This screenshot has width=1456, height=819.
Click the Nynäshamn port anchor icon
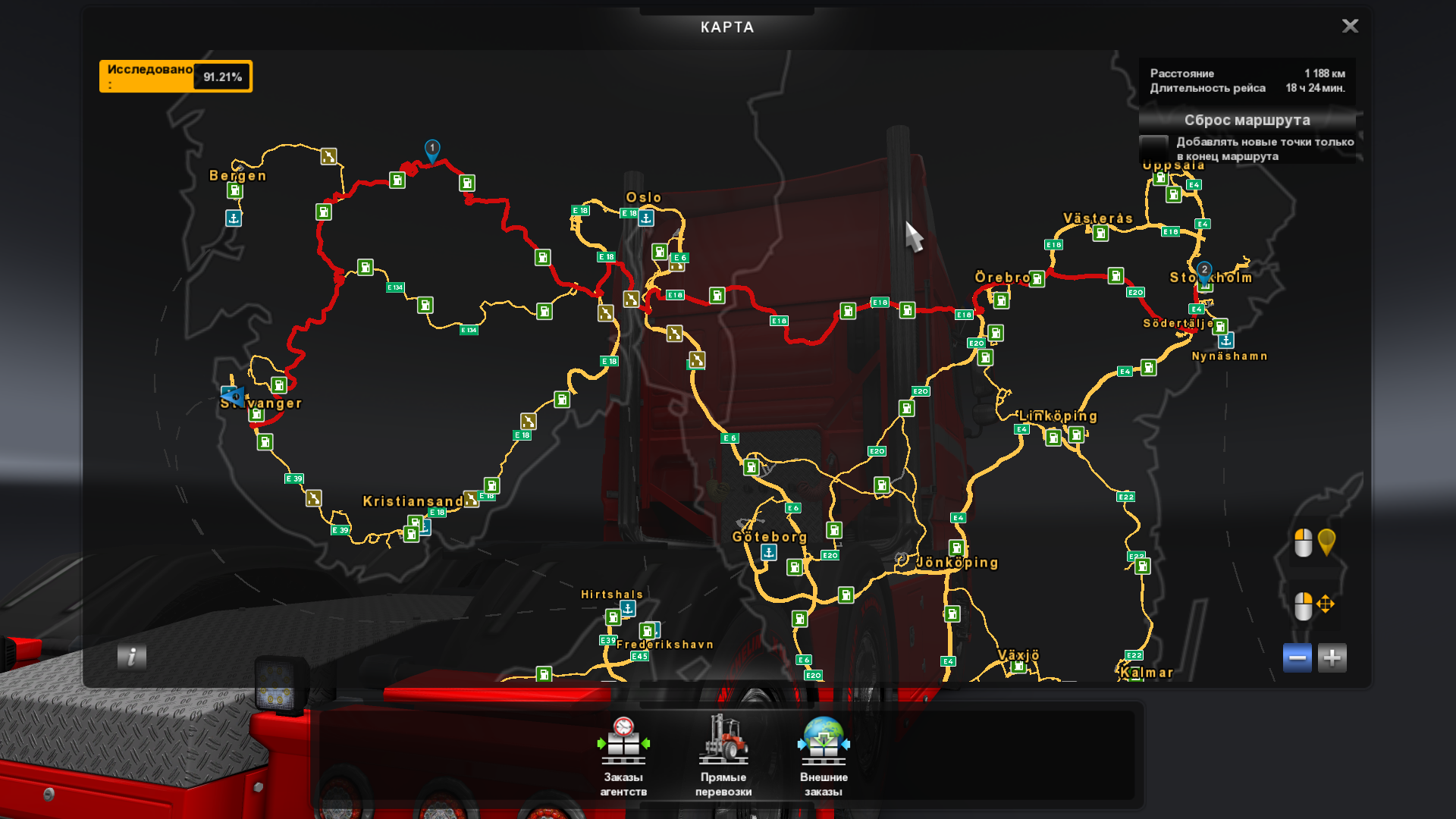click(x=1226, y=340)
